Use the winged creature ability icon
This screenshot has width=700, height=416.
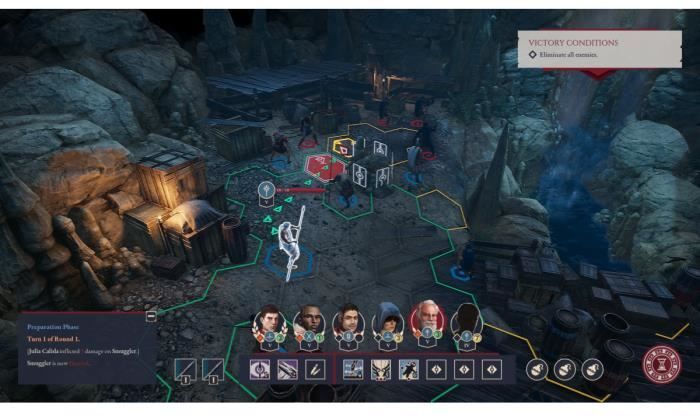tap(381, 369)
